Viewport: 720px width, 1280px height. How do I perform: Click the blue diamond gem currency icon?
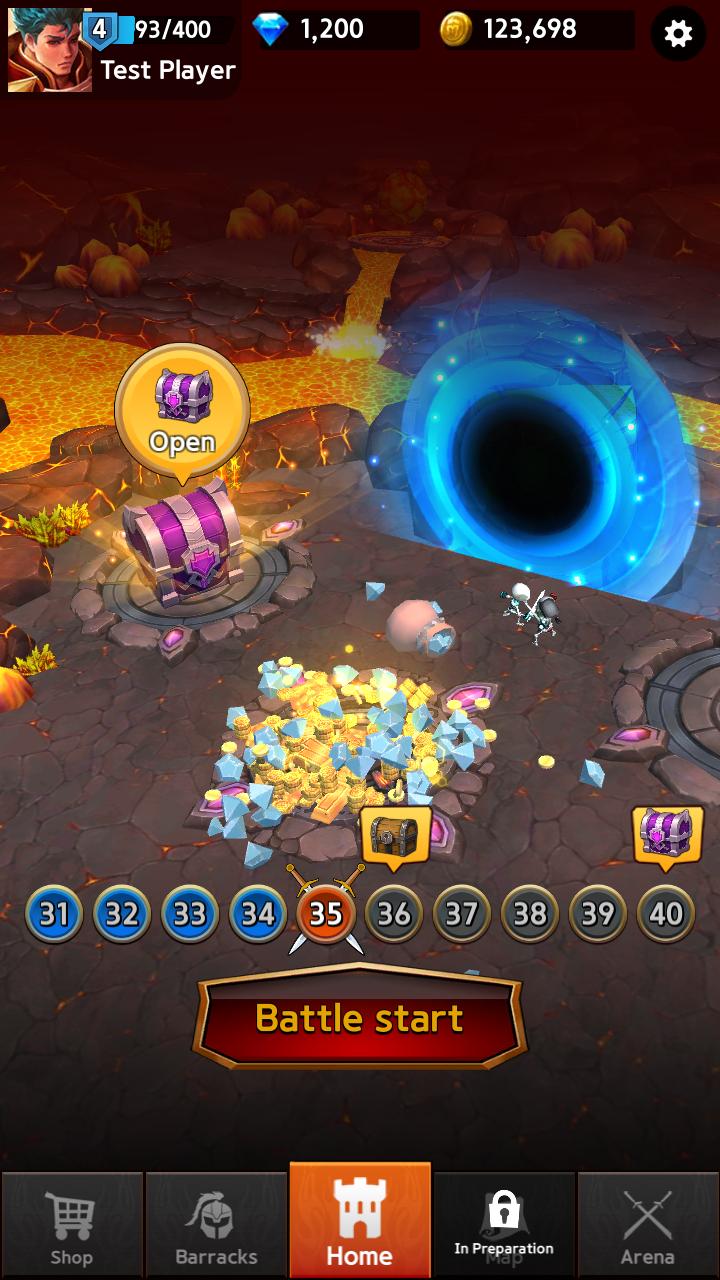270,30
